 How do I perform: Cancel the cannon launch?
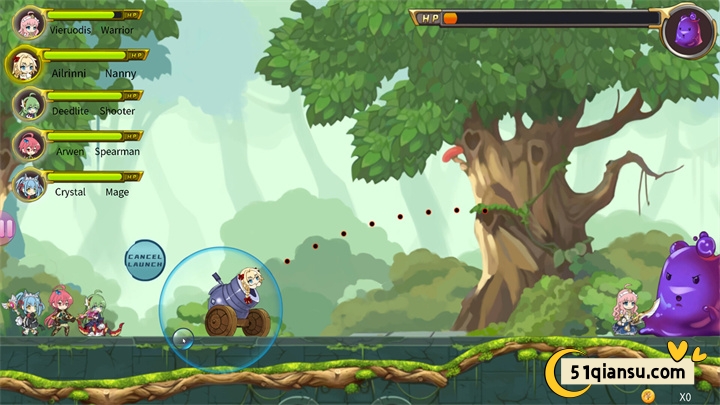tap(144, 260)
